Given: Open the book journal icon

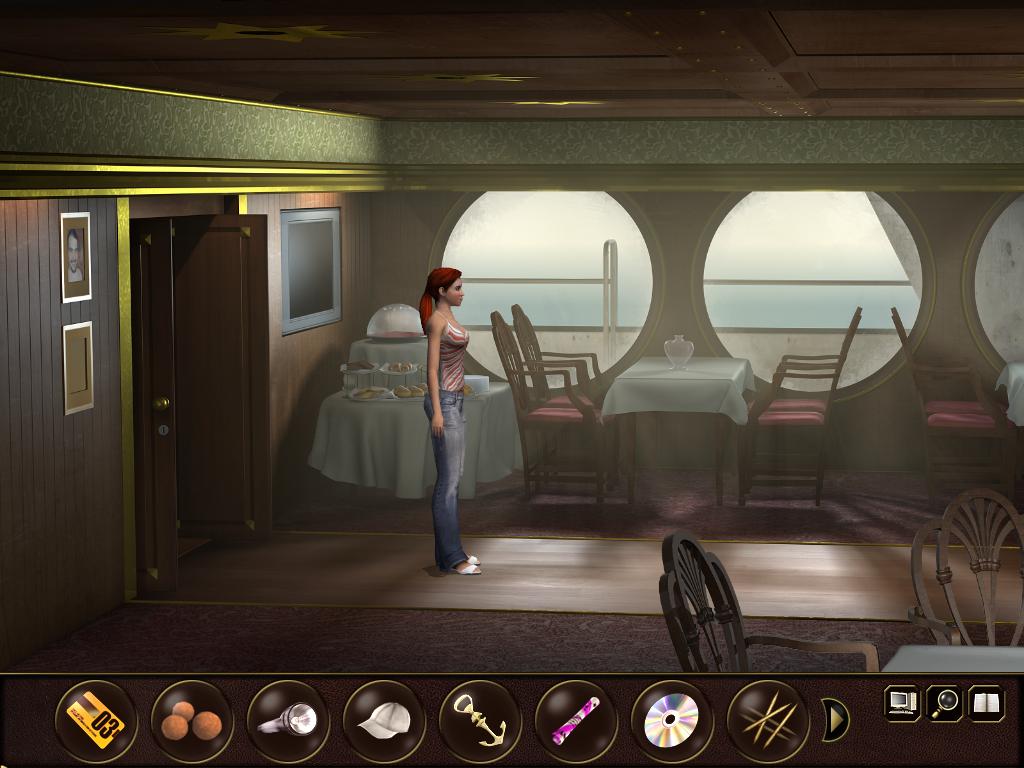Looking at the screenshot, I should (986, 702).
